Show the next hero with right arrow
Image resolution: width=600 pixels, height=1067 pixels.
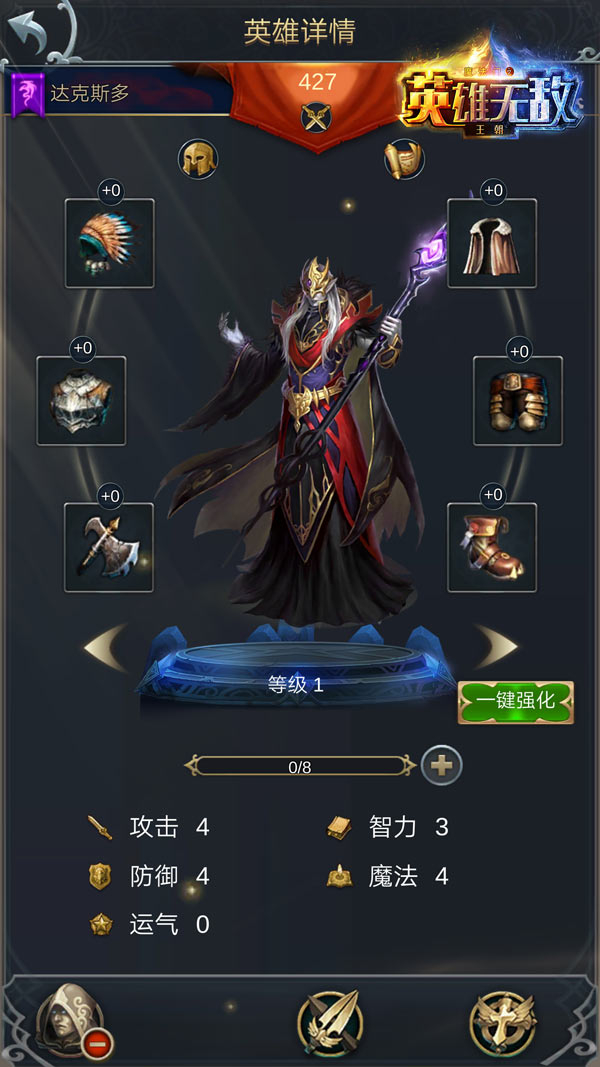[x=495, y=647]
